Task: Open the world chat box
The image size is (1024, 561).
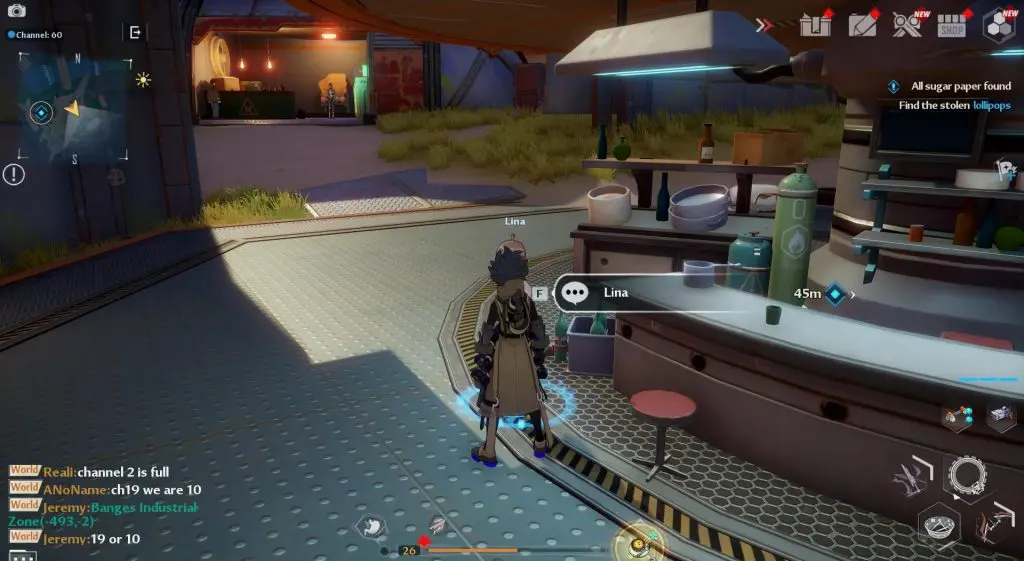Action: [x=100, y=505]
